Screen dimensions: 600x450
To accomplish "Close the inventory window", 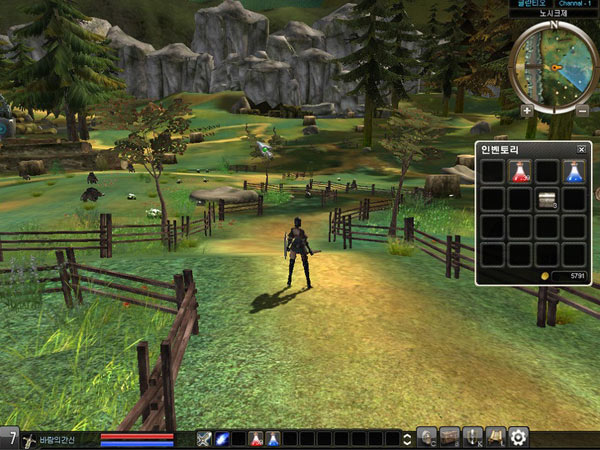I will pos(582,149).
